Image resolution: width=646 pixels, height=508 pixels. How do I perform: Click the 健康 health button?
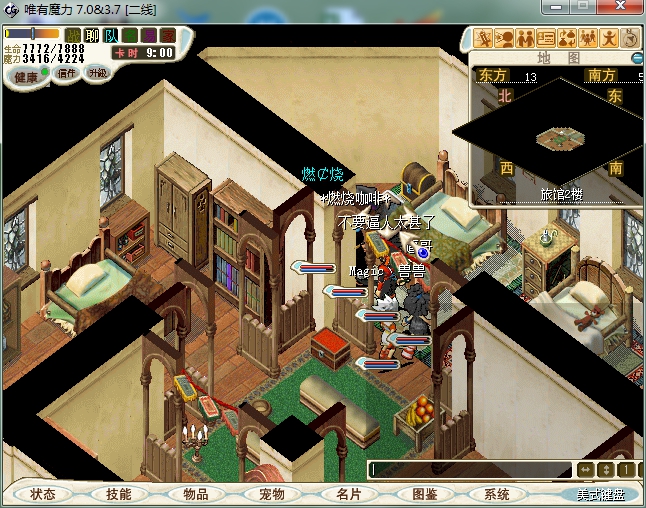(x=27, y=76)
